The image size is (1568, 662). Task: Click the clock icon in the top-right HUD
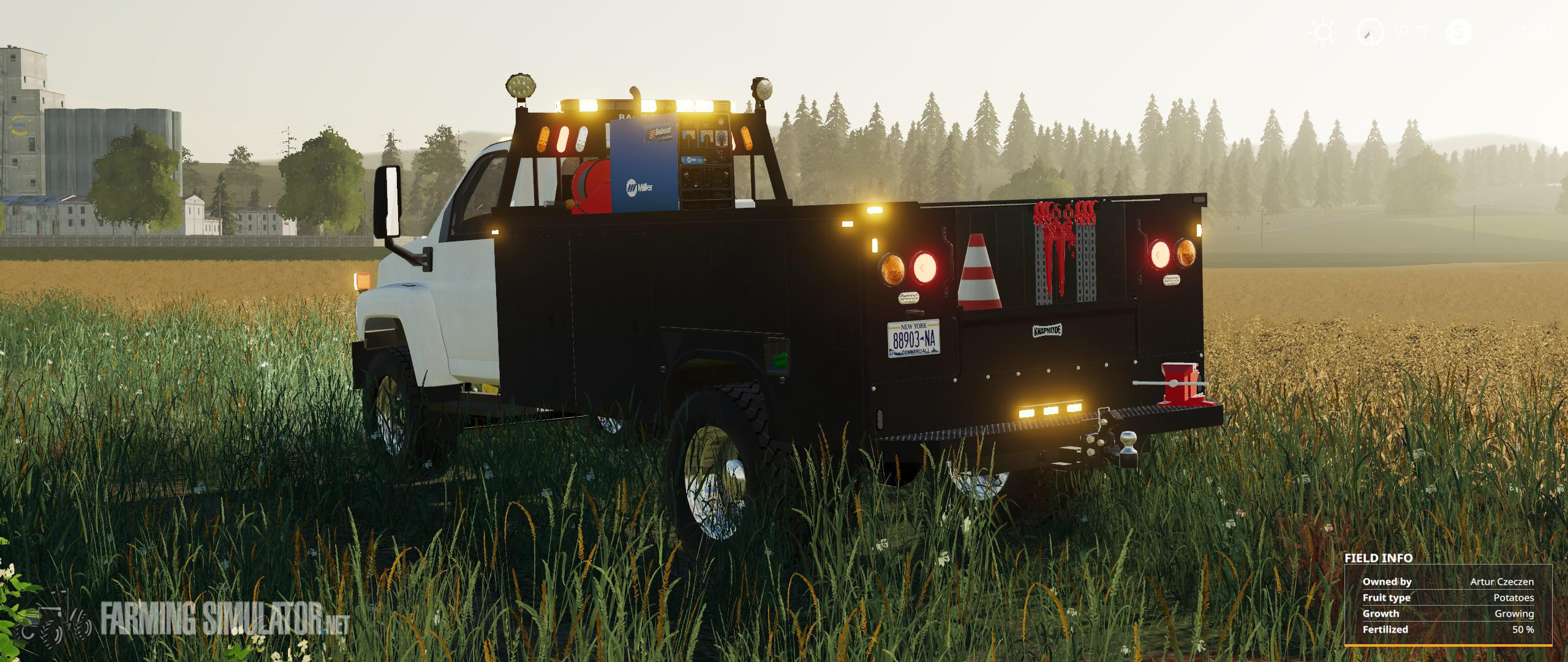pos(1370,32)
